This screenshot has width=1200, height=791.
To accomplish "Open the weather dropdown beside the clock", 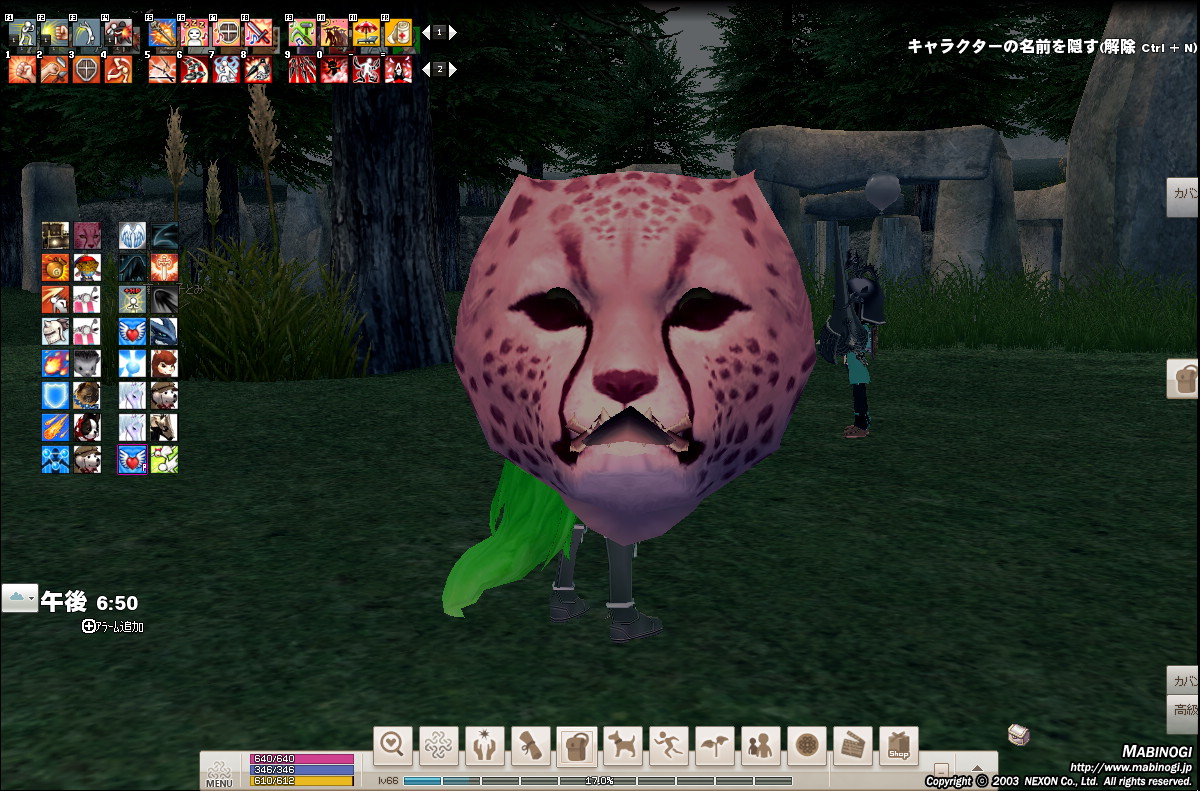I will 20,599.
